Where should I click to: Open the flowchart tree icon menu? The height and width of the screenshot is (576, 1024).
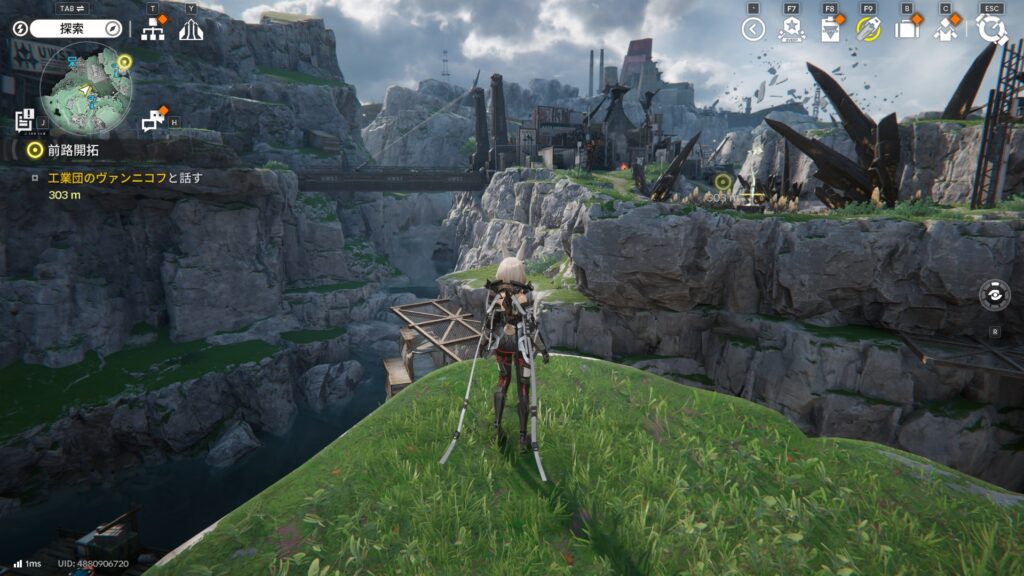[153, 30]
